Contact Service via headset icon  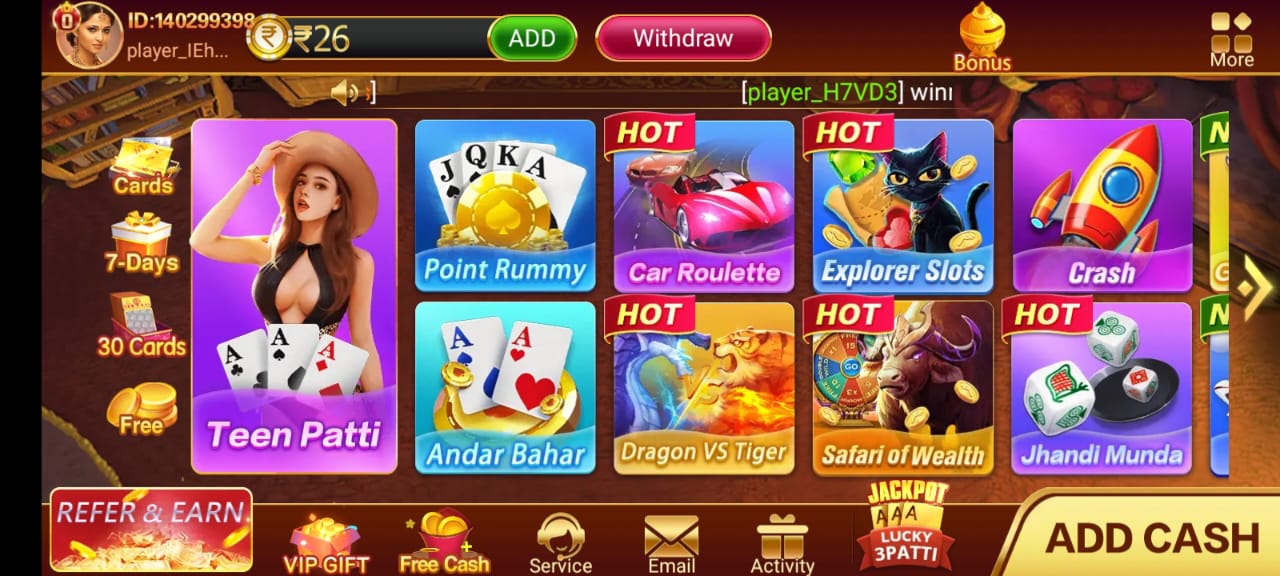(x=560, y=544)
